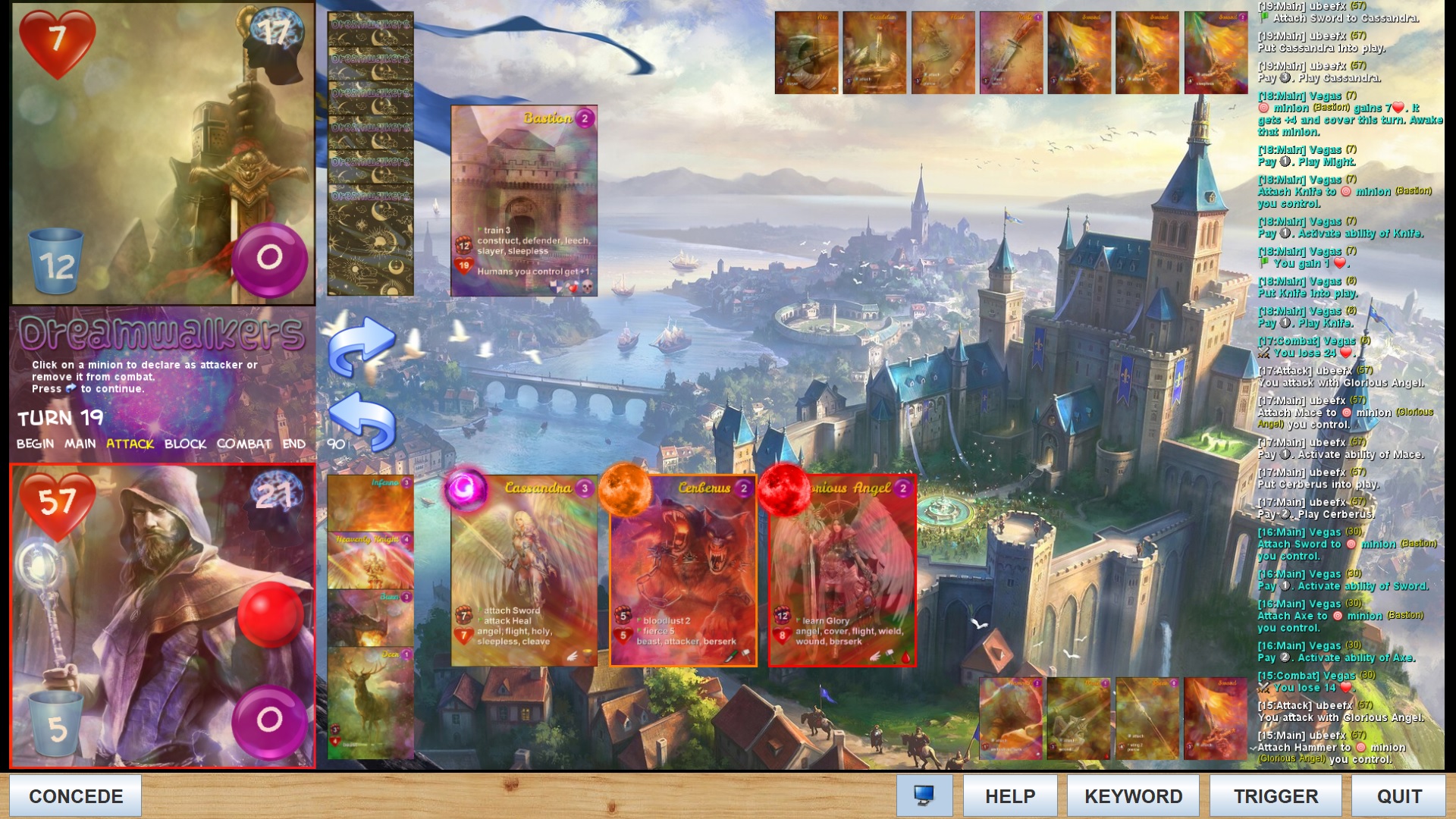1456x819 pixels.
Task: Click the blue monitor display button
Action: pos(924,795)
